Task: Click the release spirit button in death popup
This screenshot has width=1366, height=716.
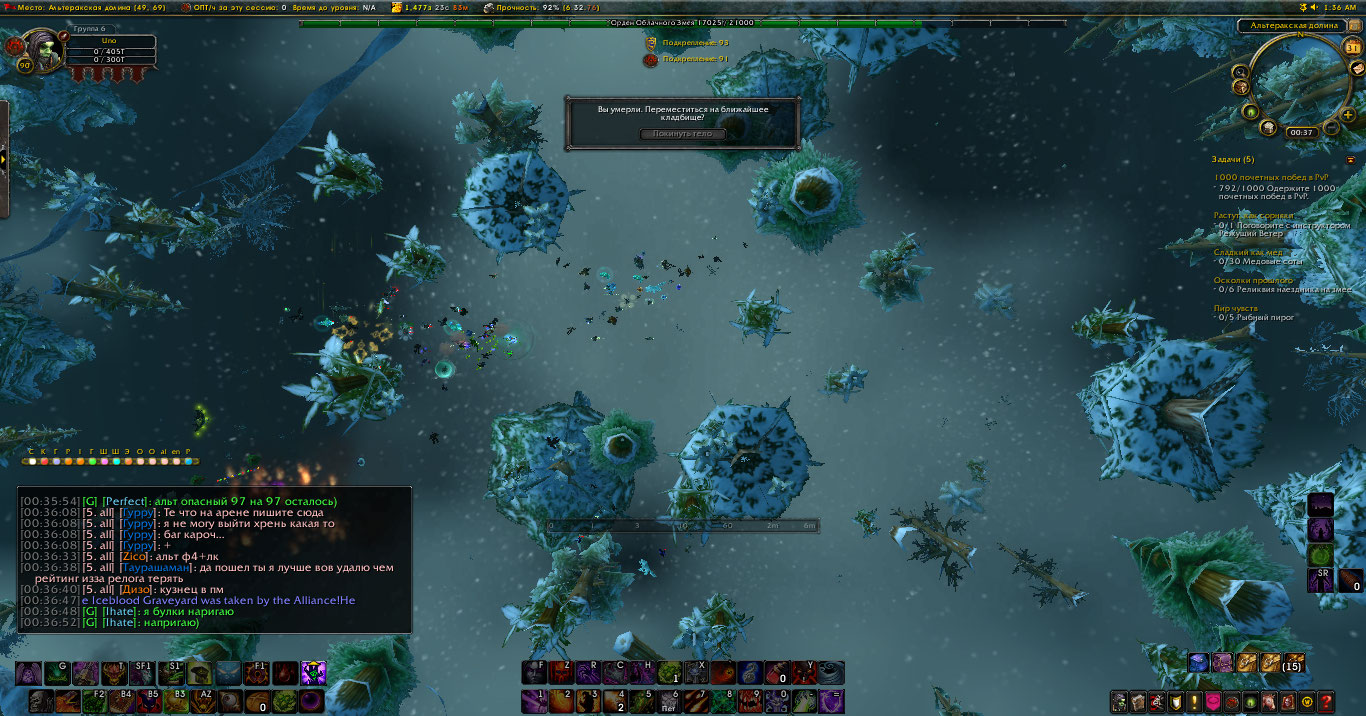Action: 682,134
